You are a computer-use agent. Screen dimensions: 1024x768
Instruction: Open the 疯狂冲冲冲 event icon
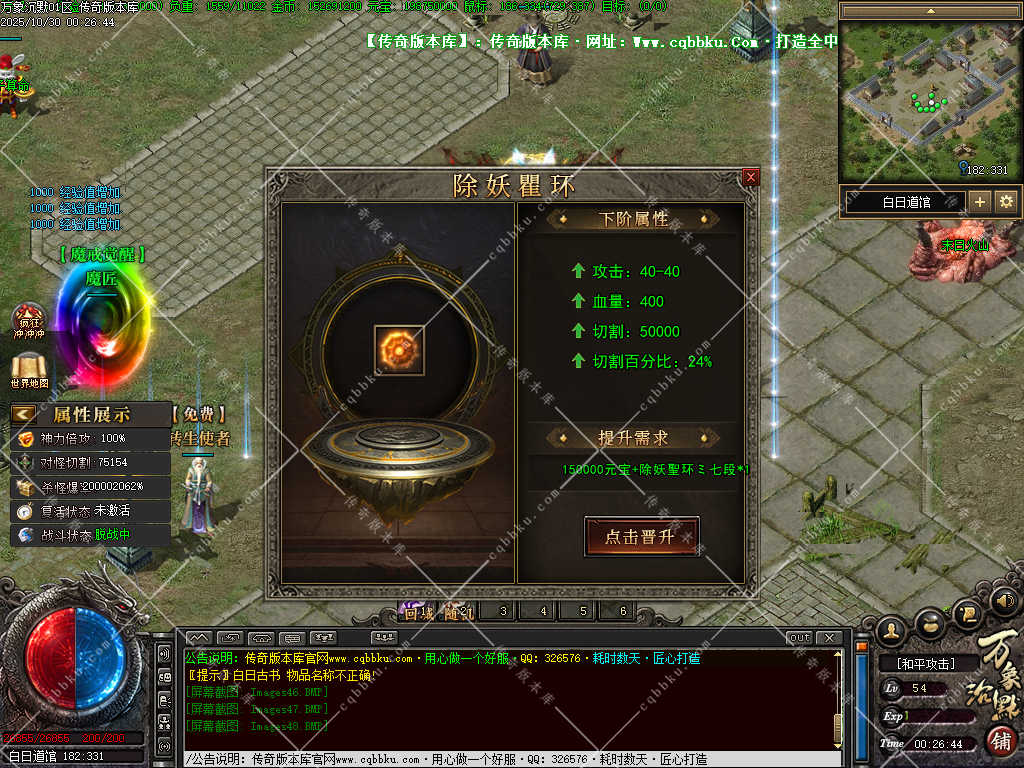pos(28,321)
